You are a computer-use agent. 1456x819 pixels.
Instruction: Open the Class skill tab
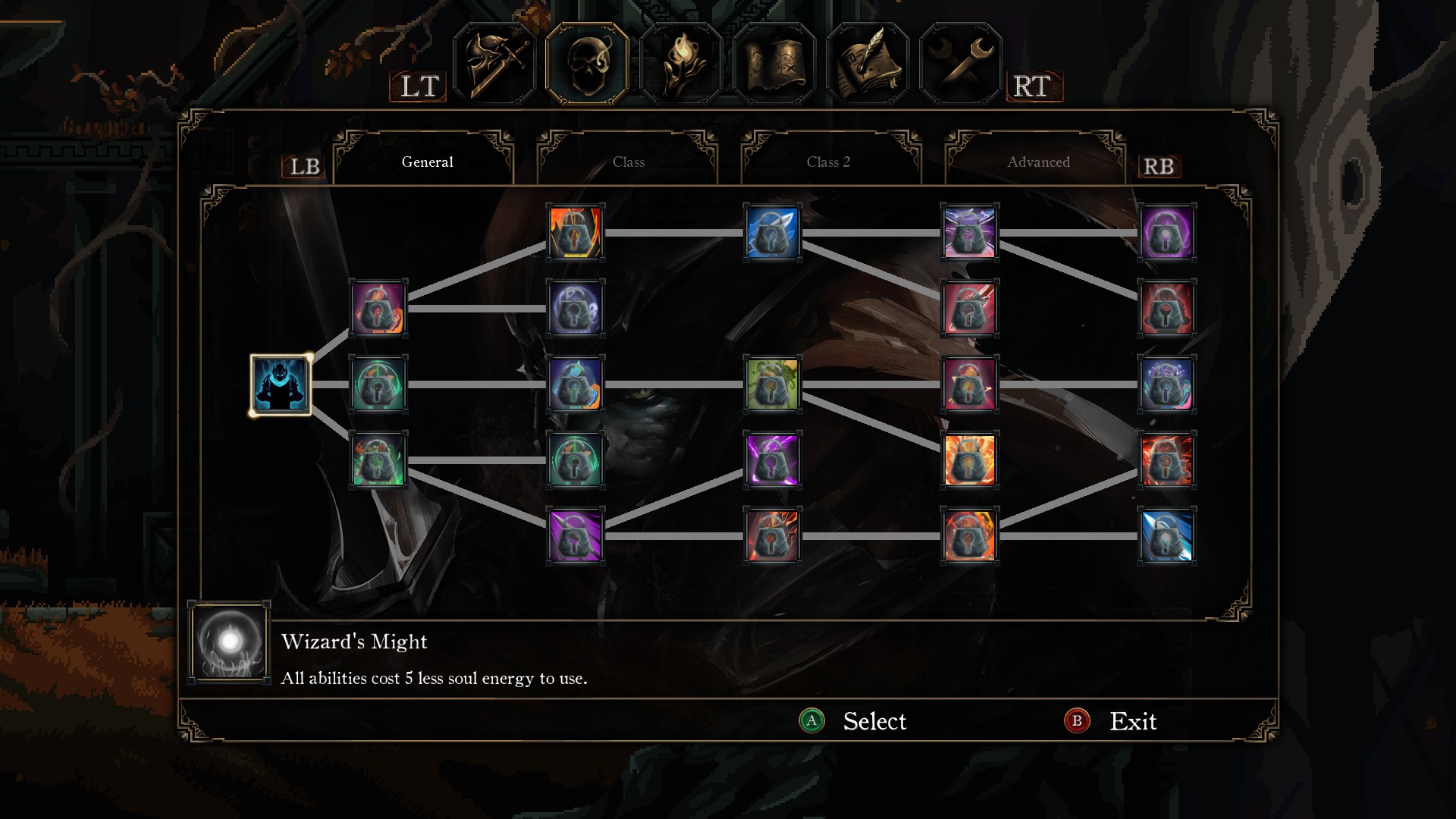click(628, 162)
